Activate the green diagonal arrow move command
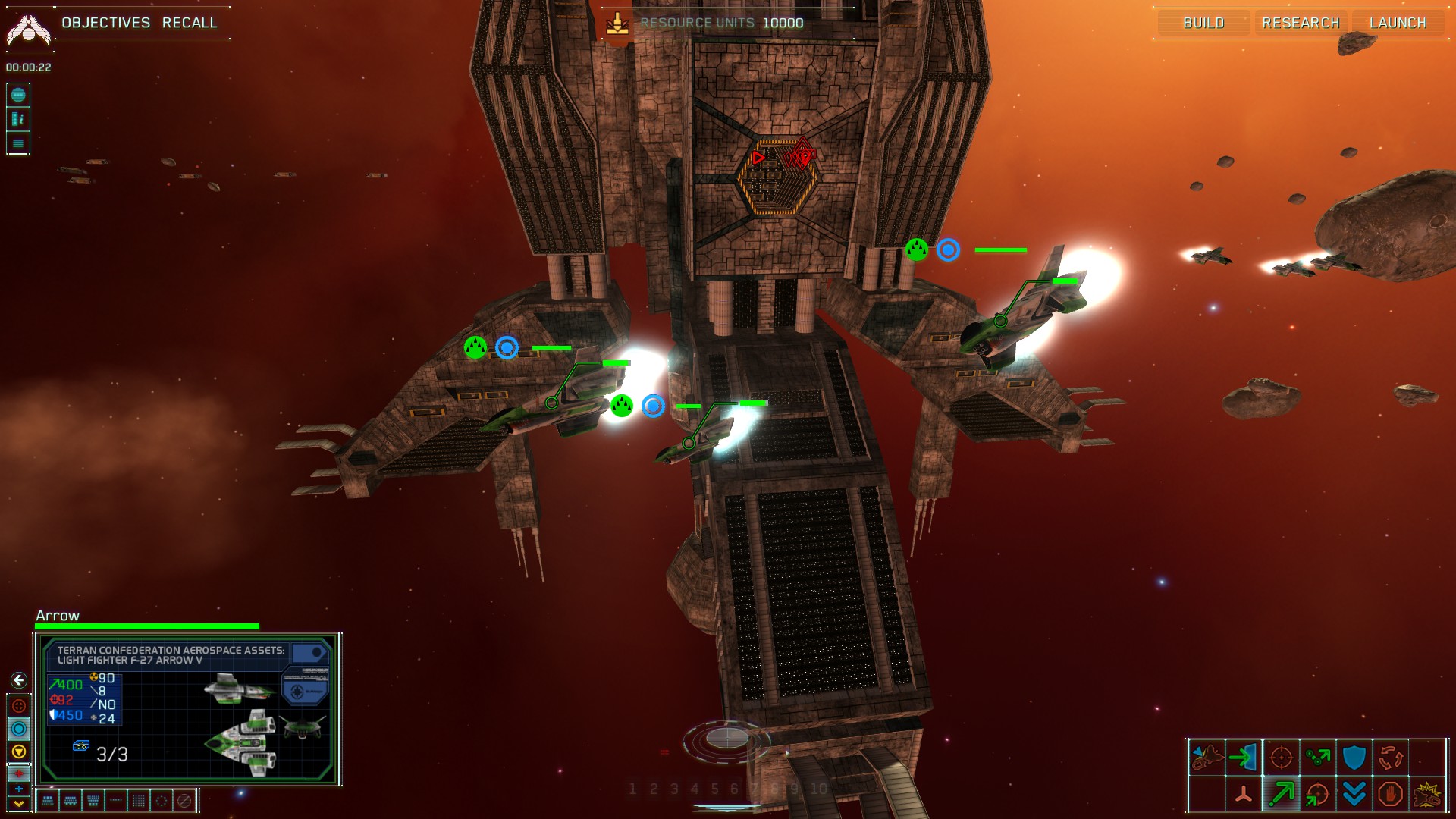Screen dimensions: 1456x819 [1281, 794]
